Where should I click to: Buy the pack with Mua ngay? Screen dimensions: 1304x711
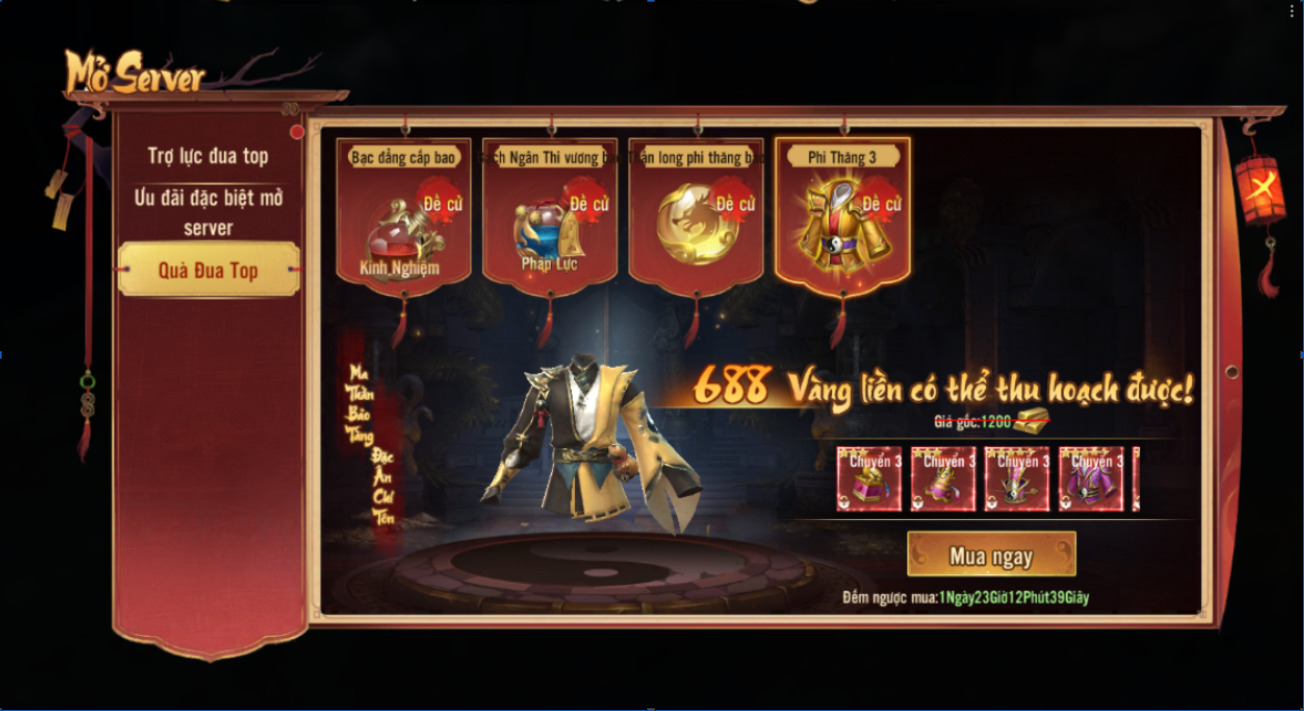pos(991,555)
